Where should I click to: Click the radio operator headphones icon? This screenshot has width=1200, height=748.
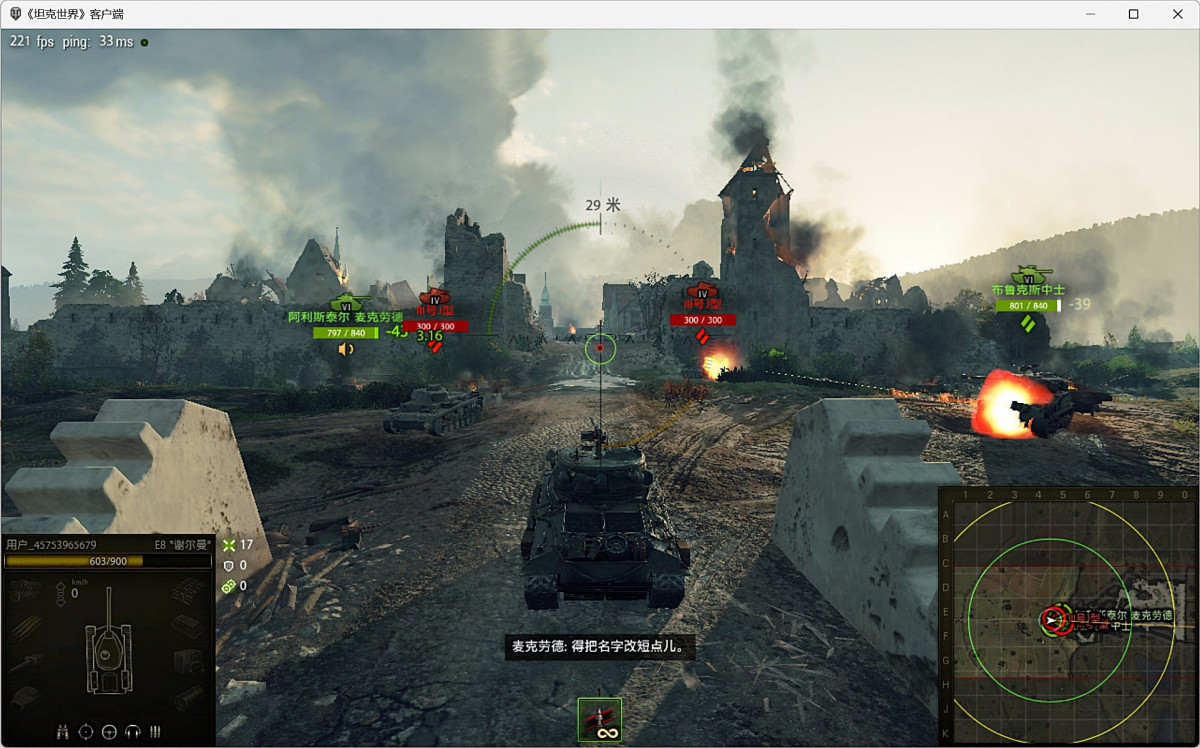(132, 732)
